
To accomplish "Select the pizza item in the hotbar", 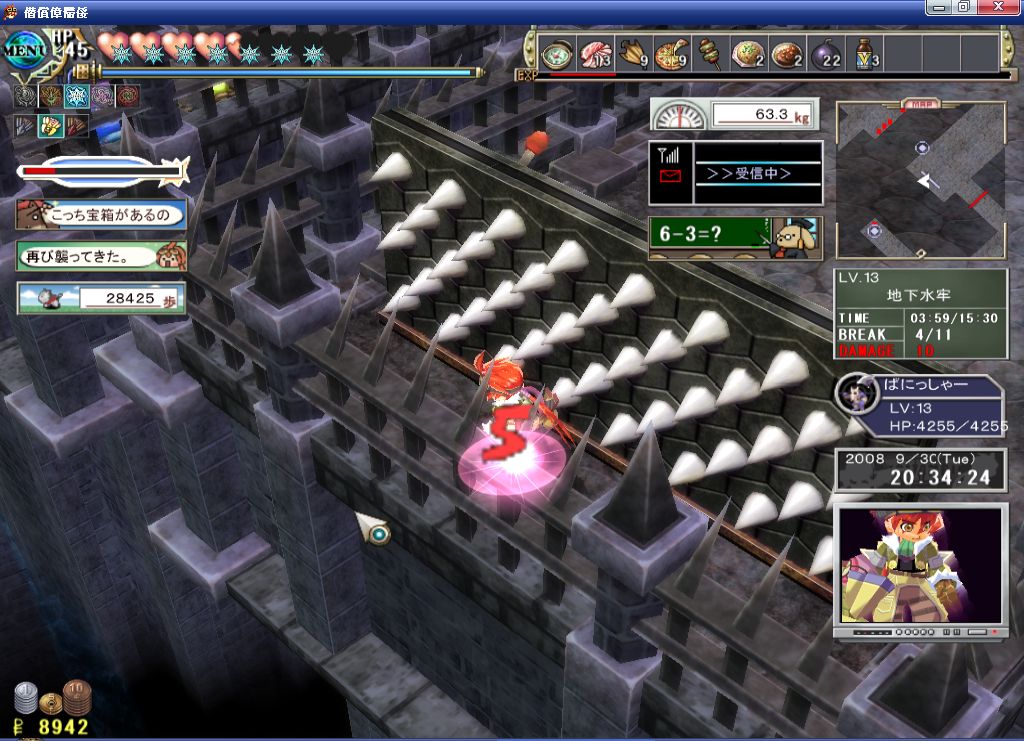I will tap(671, 53).
